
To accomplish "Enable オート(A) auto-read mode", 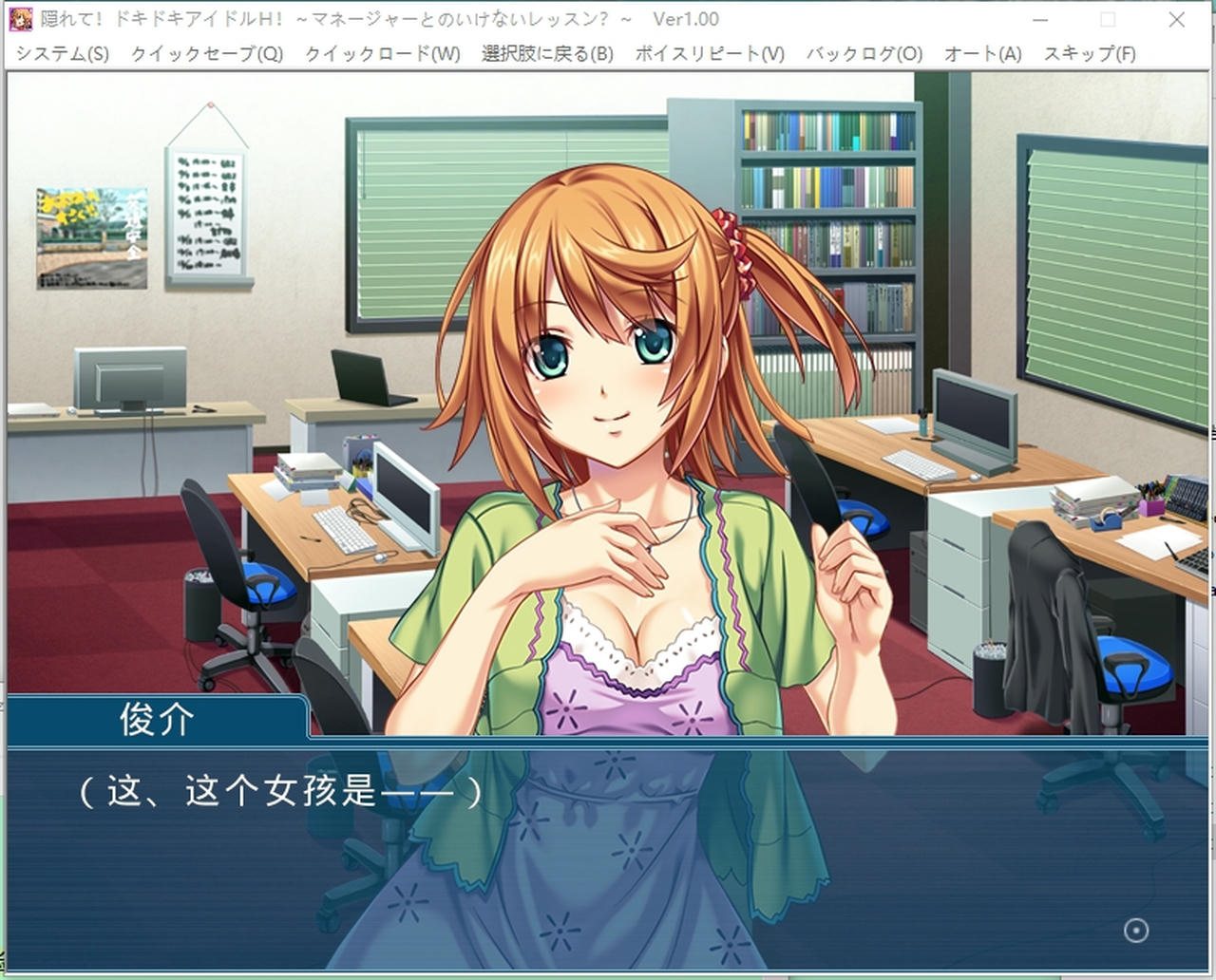I will tap(981, 54).
